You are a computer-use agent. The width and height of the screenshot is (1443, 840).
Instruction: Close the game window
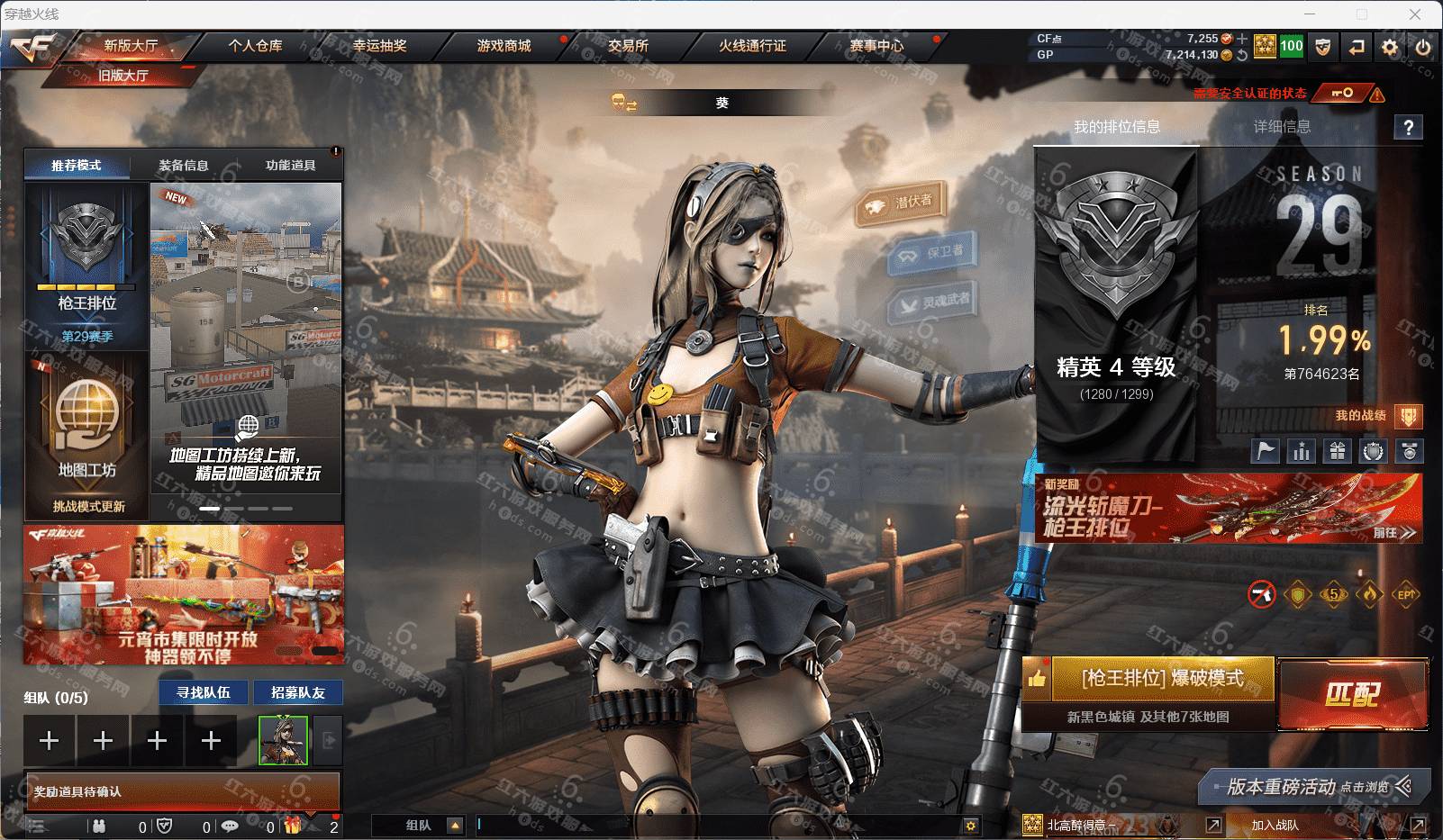pos(1415,14)
